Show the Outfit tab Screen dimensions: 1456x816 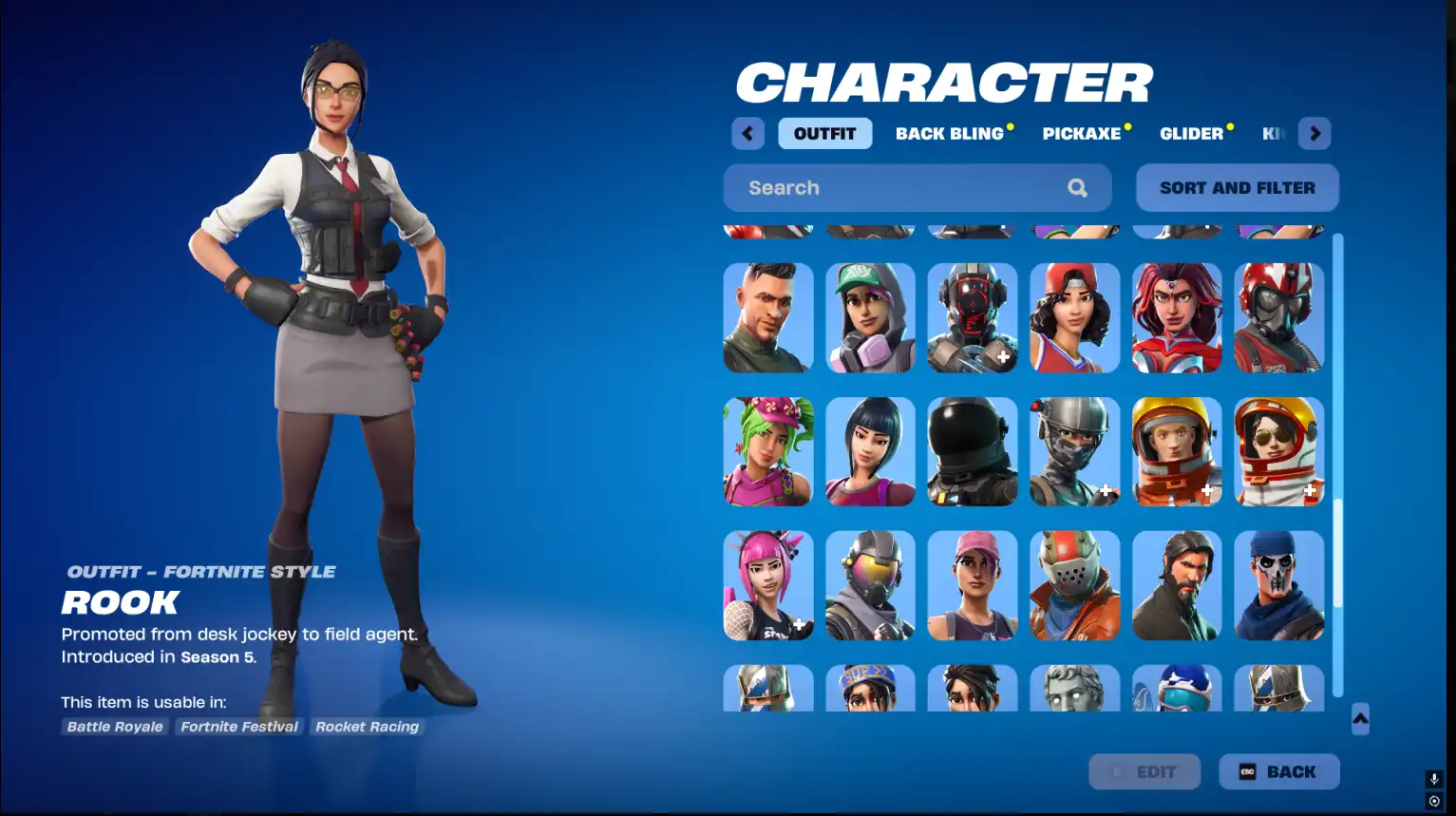824,134
